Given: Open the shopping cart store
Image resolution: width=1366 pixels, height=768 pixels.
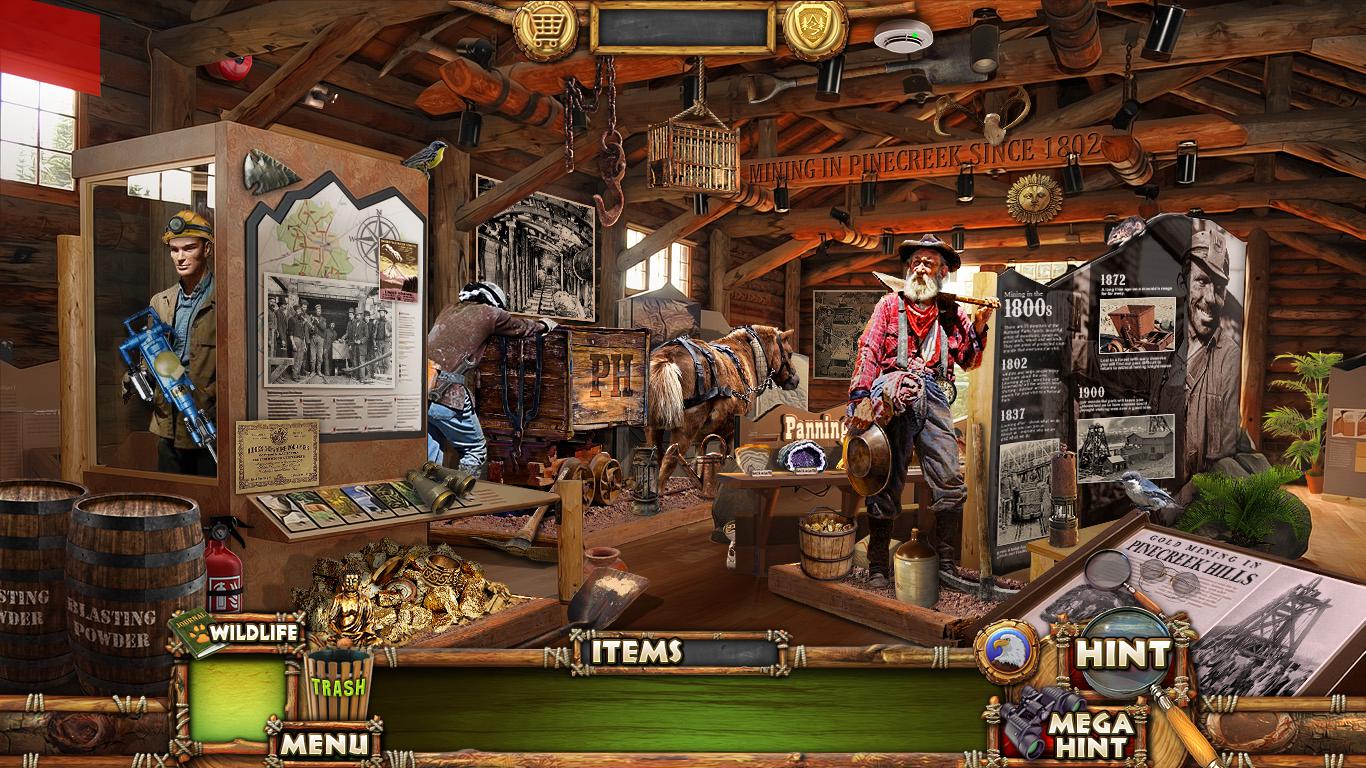Looking at the screenshot, I should (x=546, y=29).
